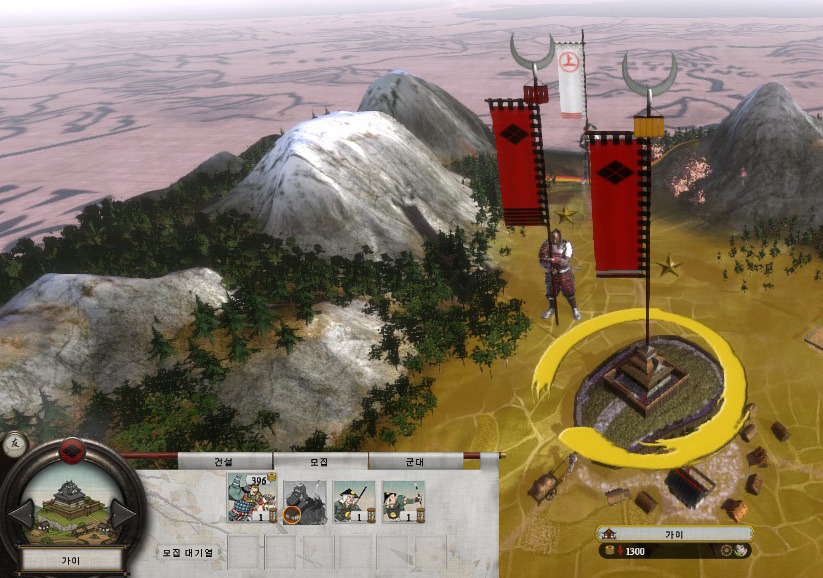
Task: Open the 모집 recruitment tab
Action: coord(320,462)
